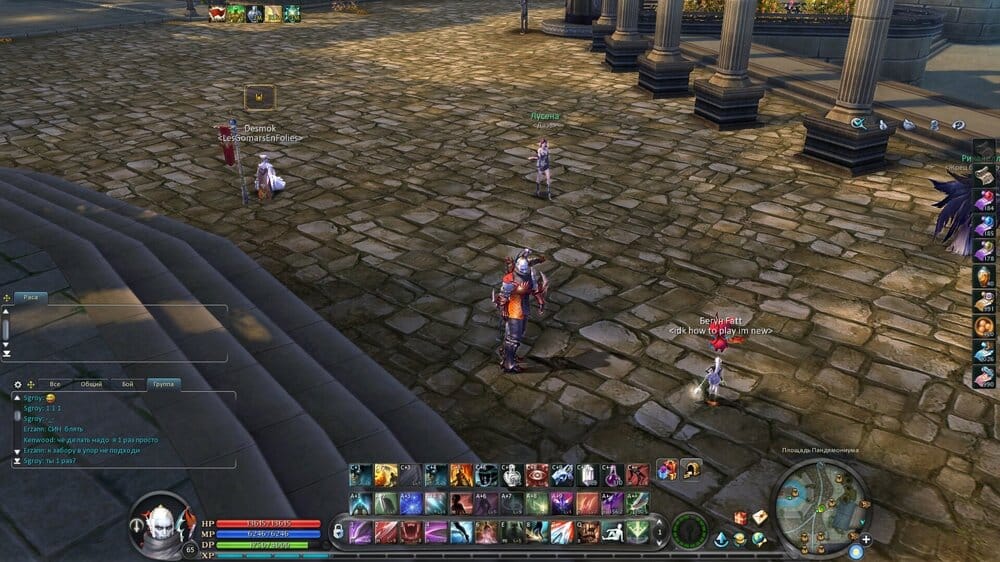Open the mail envelope icon
Viewport: 1000px width, 562px height.
point(759,517)
